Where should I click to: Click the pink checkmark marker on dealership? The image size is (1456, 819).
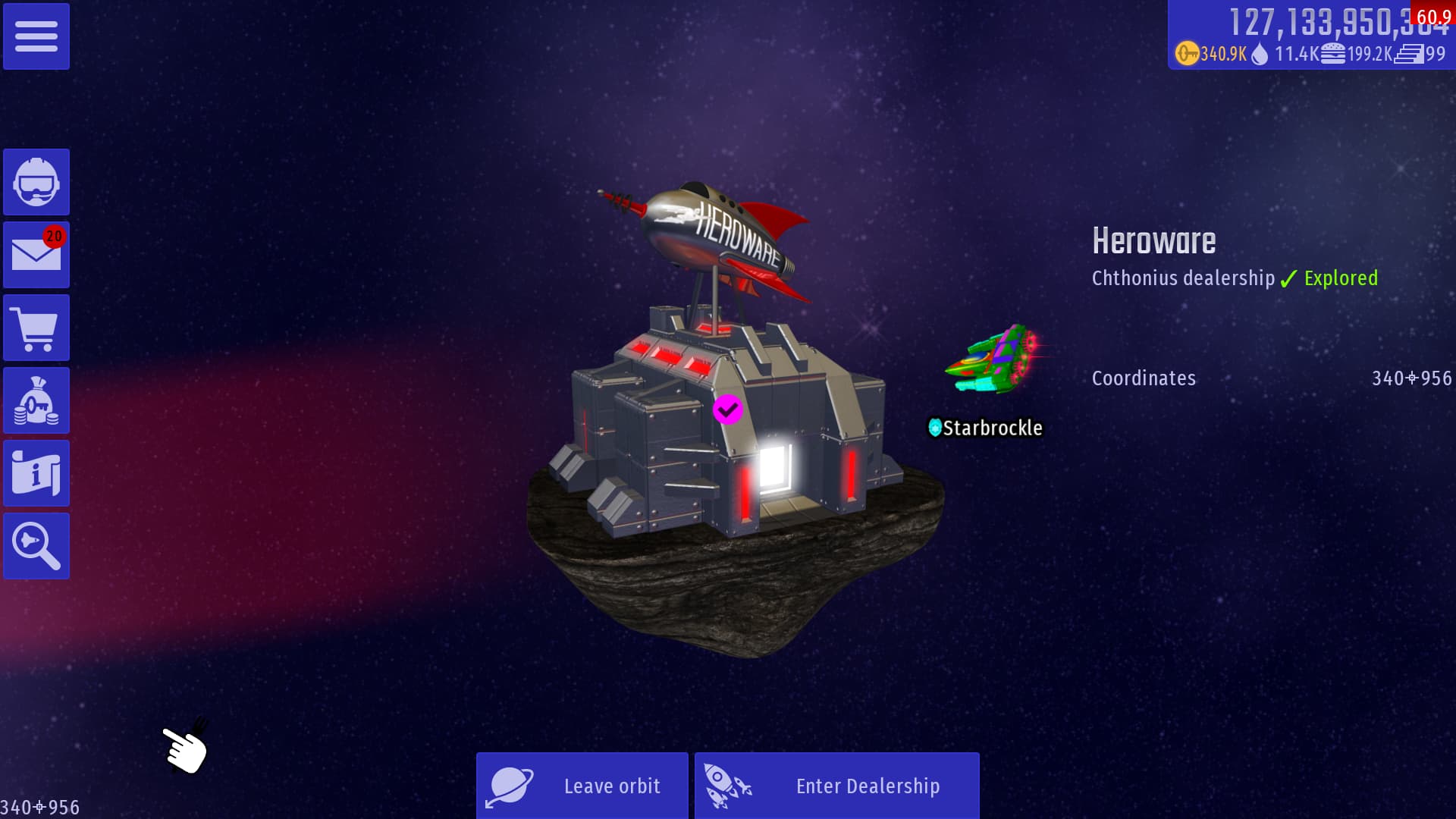(x=727, y=409)
